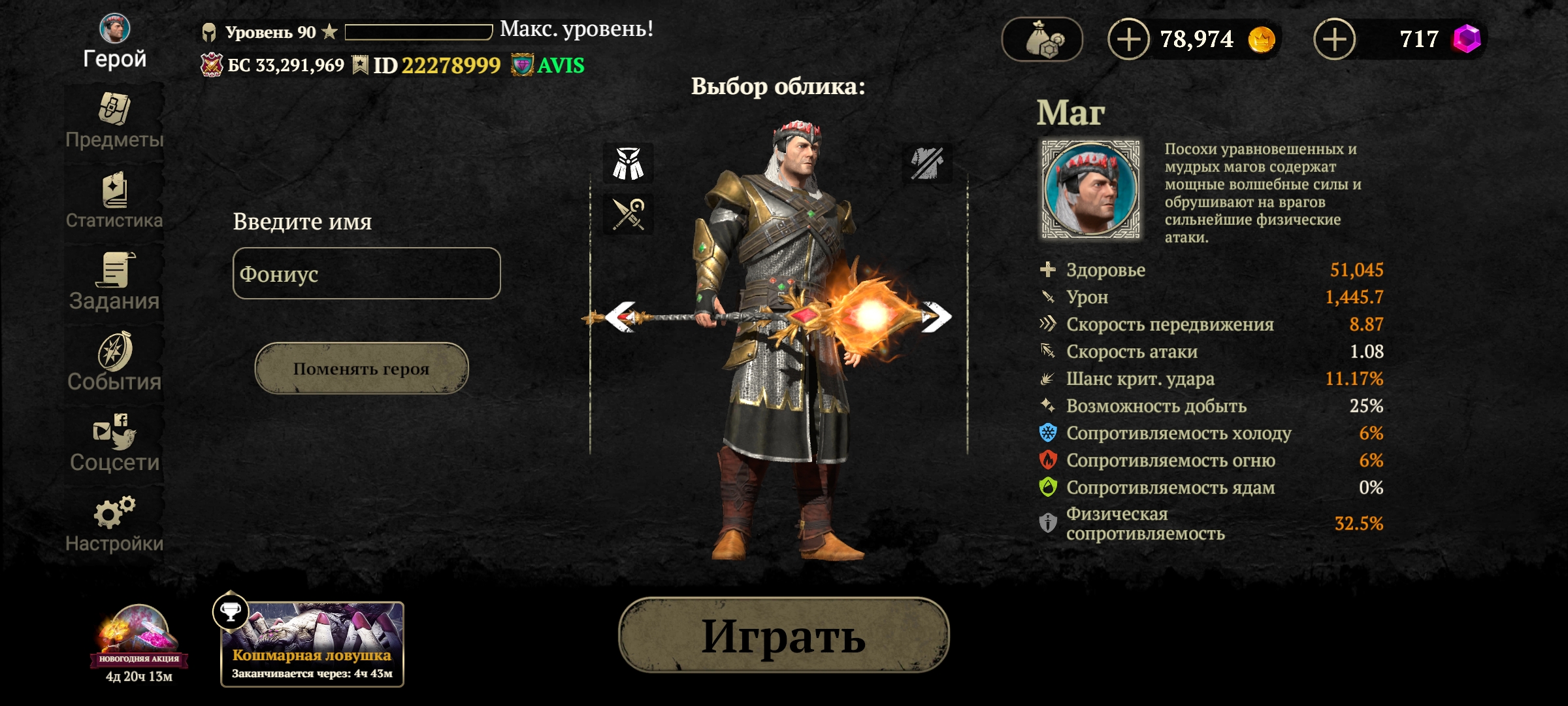This screenshot has height=706, width=1568.
Task: Open the Герой hero tab
Action: 114,42
